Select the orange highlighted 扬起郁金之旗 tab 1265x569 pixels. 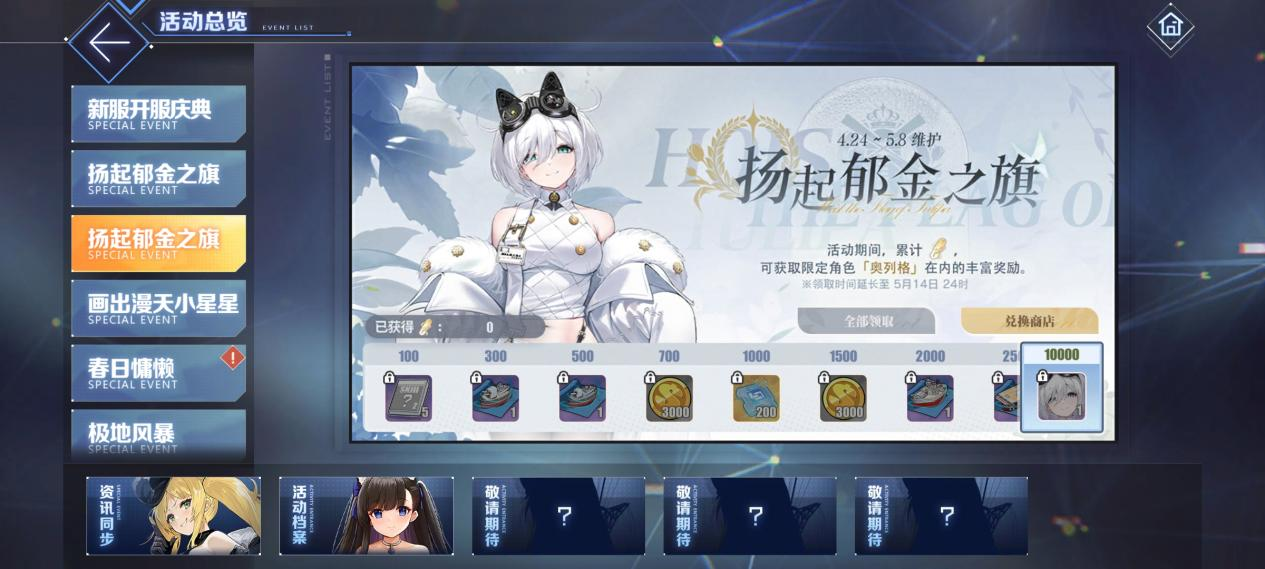[158, 243]
